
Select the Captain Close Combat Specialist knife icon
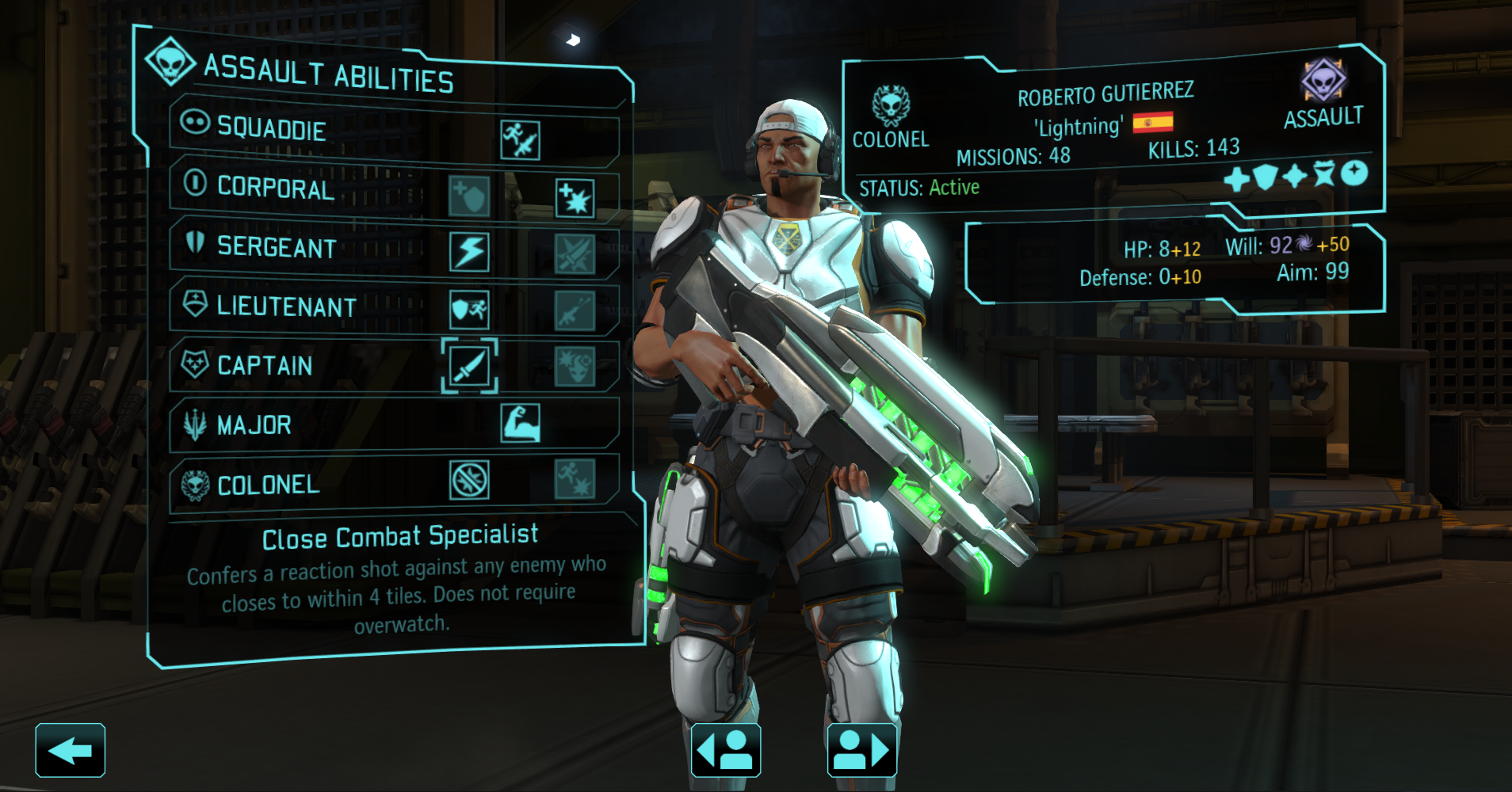pyautogui.click(x=469, y=367)
